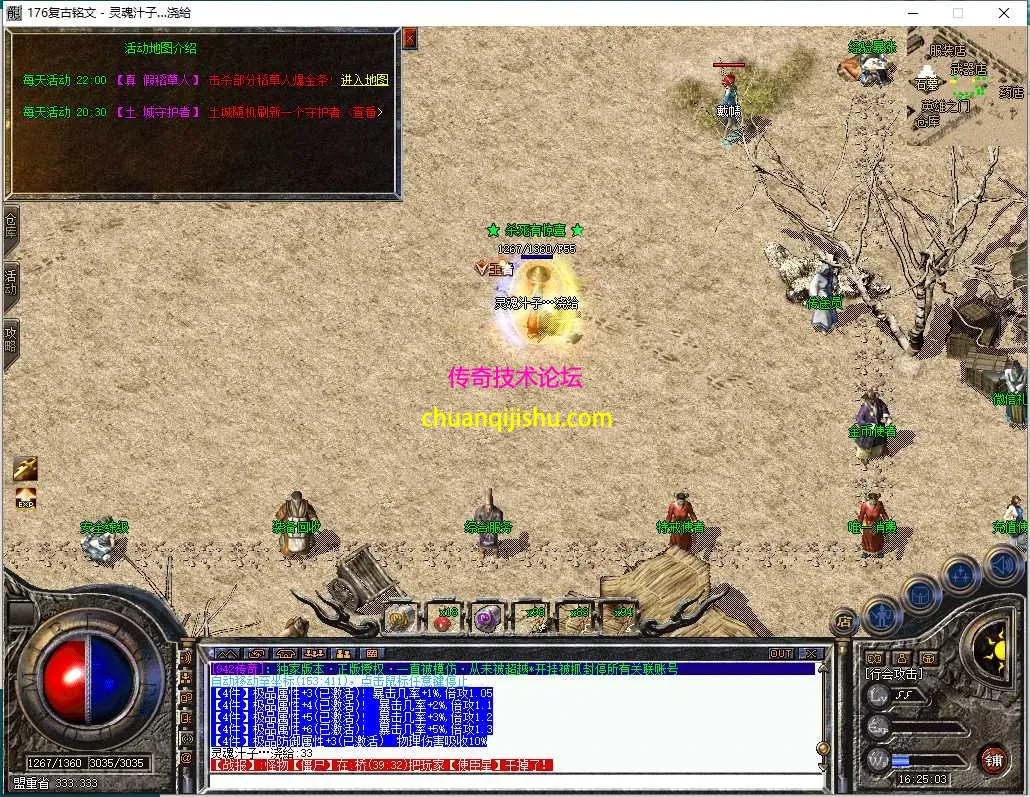Maximize the game window

(957, 13)
